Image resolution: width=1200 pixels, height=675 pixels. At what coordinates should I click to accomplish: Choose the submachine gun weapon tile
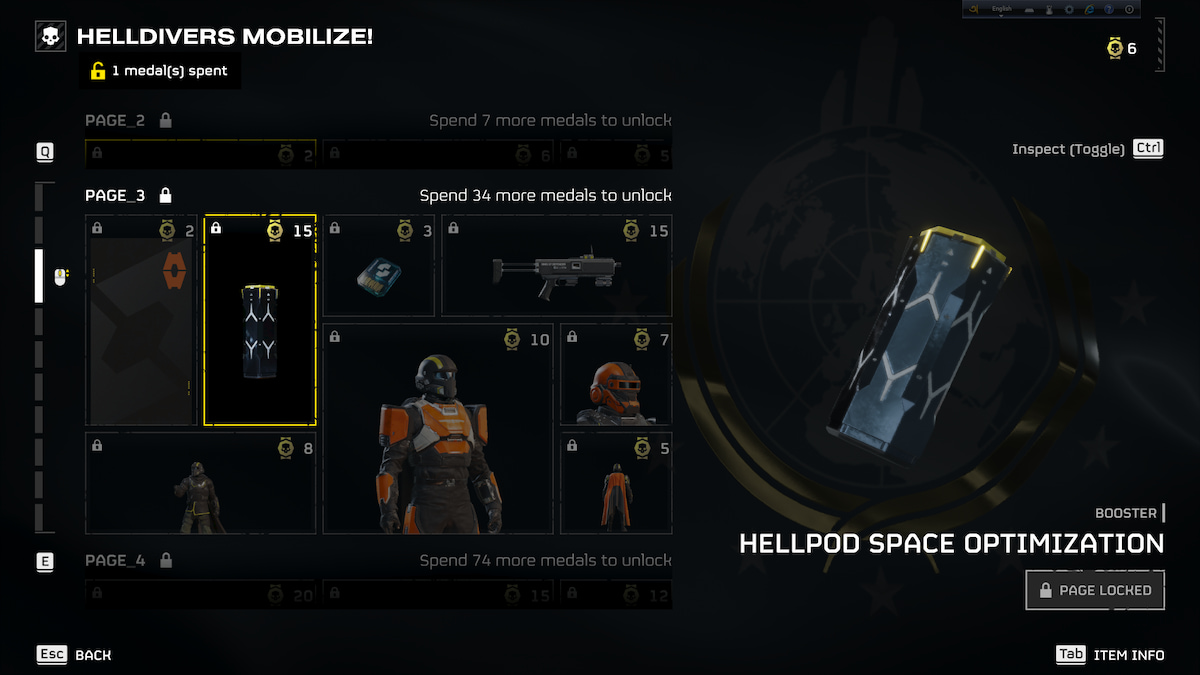[x=557, y=266]
